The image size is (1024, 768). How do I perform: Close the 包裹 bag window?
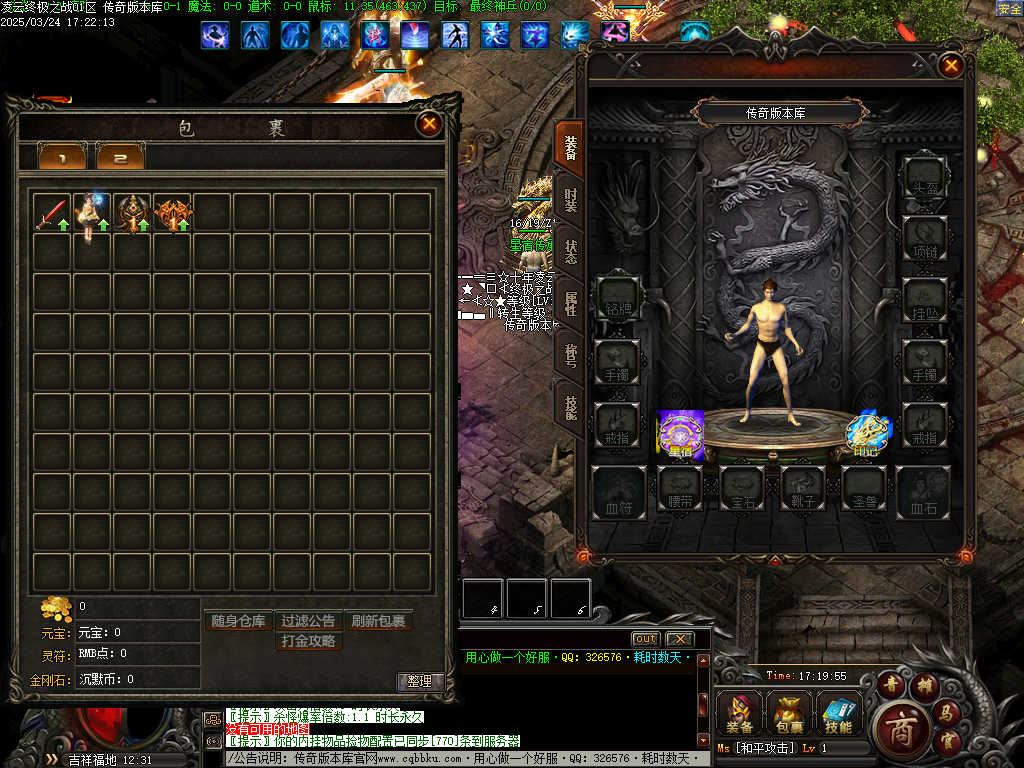pyautogui.click(x=429, y=124)
